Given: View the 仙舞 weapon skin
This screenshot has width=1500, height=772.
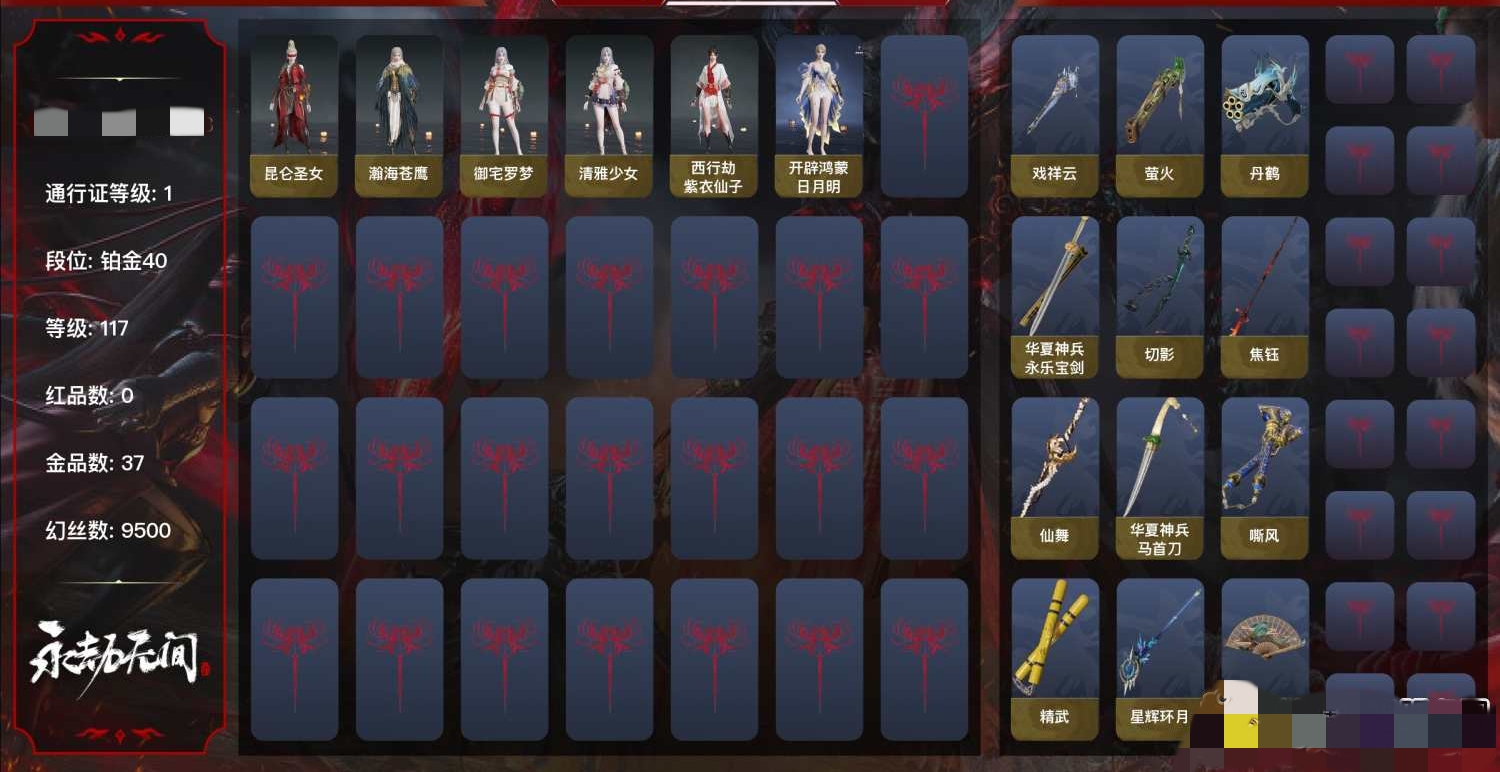Looking at the screenshot, I should [1055, 478].
